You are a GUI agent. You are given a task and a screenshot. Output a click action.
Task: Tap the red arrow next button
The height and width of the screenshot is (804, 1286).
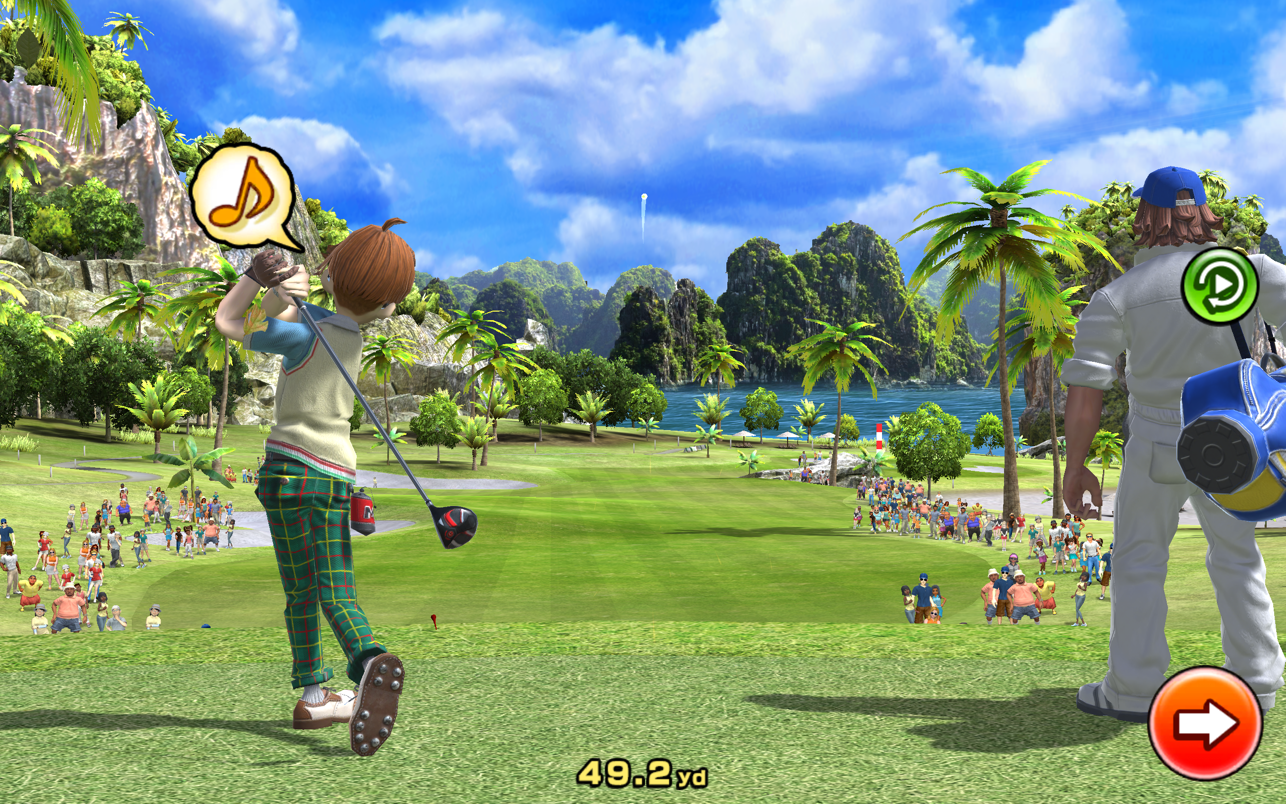1204,723
